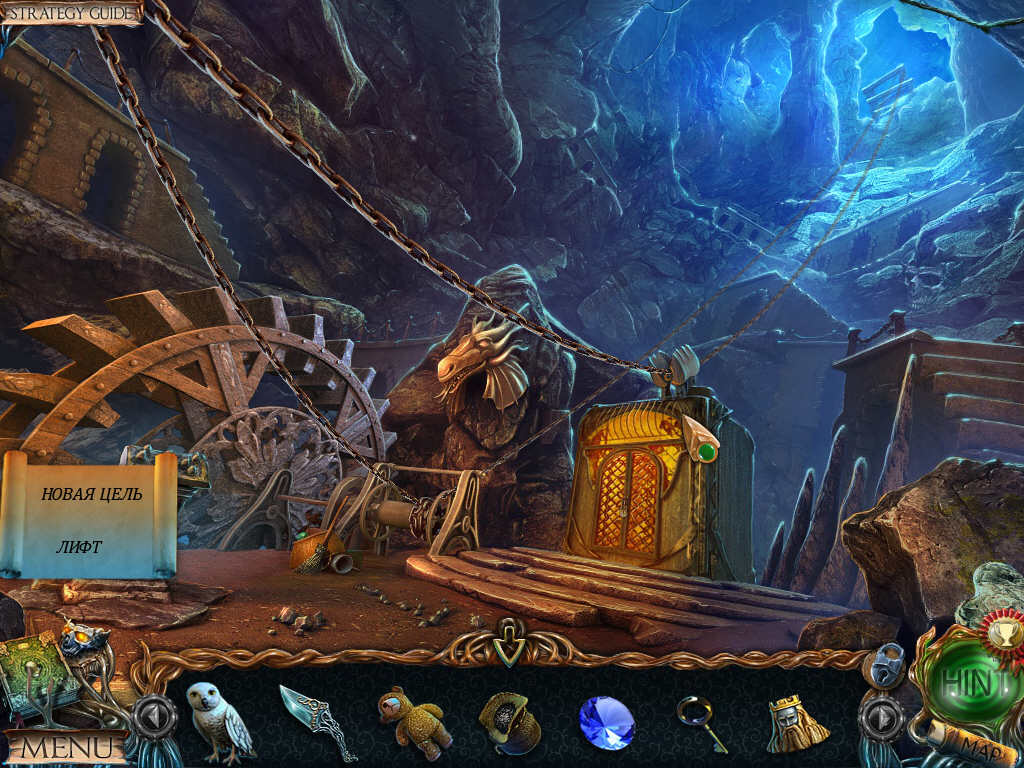
Task: Open achievements via the trophy icon
Action: (x=999, y=630)
